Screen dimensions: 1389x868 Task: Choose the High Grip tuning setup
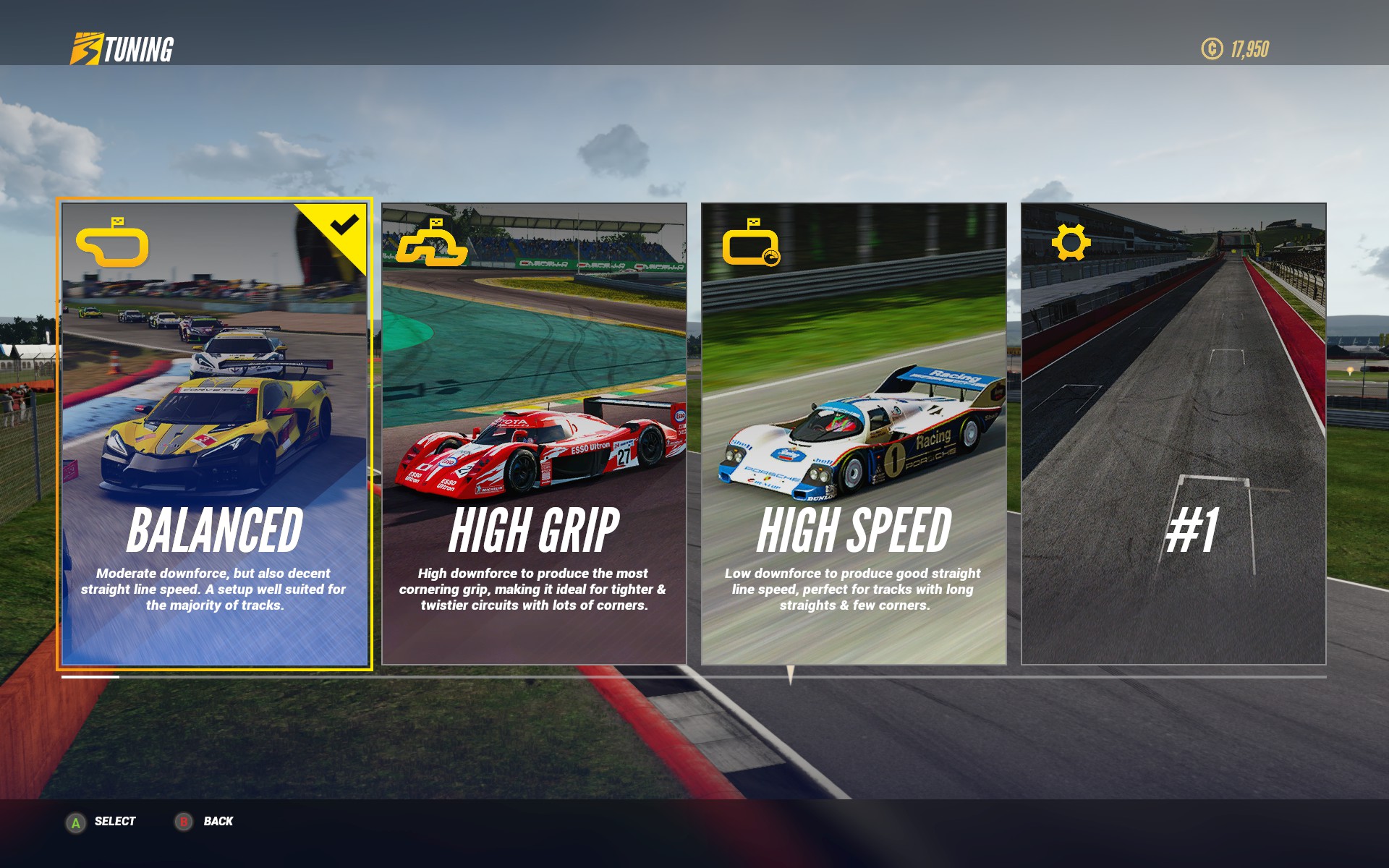[534, 434]
